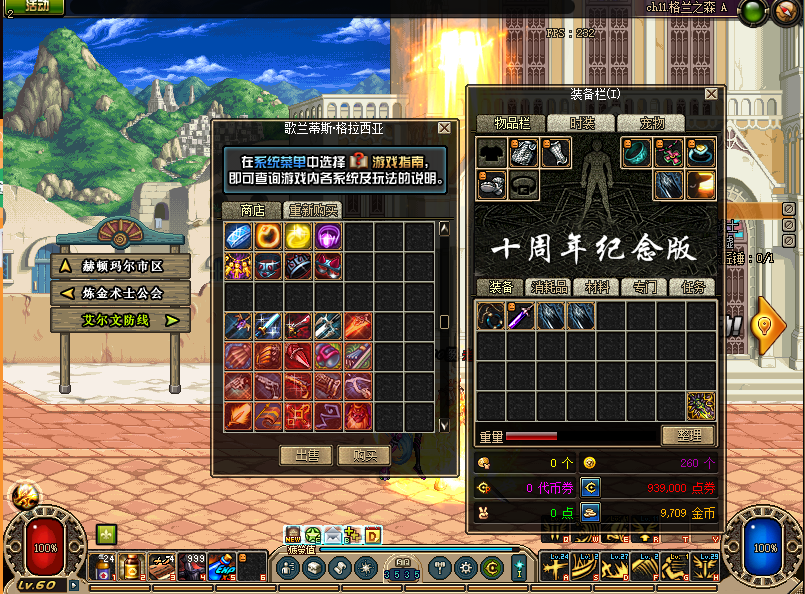Open the 专门 specialty category
805x594 pixels.
coord(644,287)
